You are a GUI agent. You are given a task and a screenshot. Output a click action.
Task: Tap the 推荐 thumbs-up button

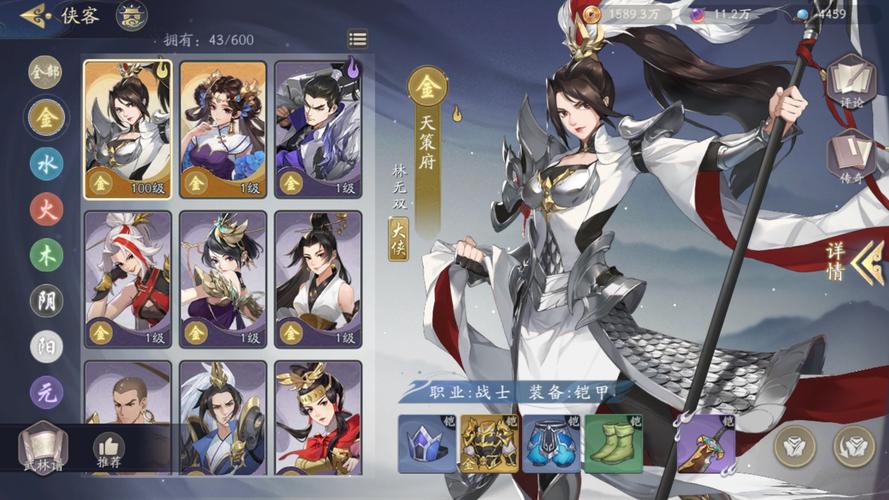tap(108, 450)
